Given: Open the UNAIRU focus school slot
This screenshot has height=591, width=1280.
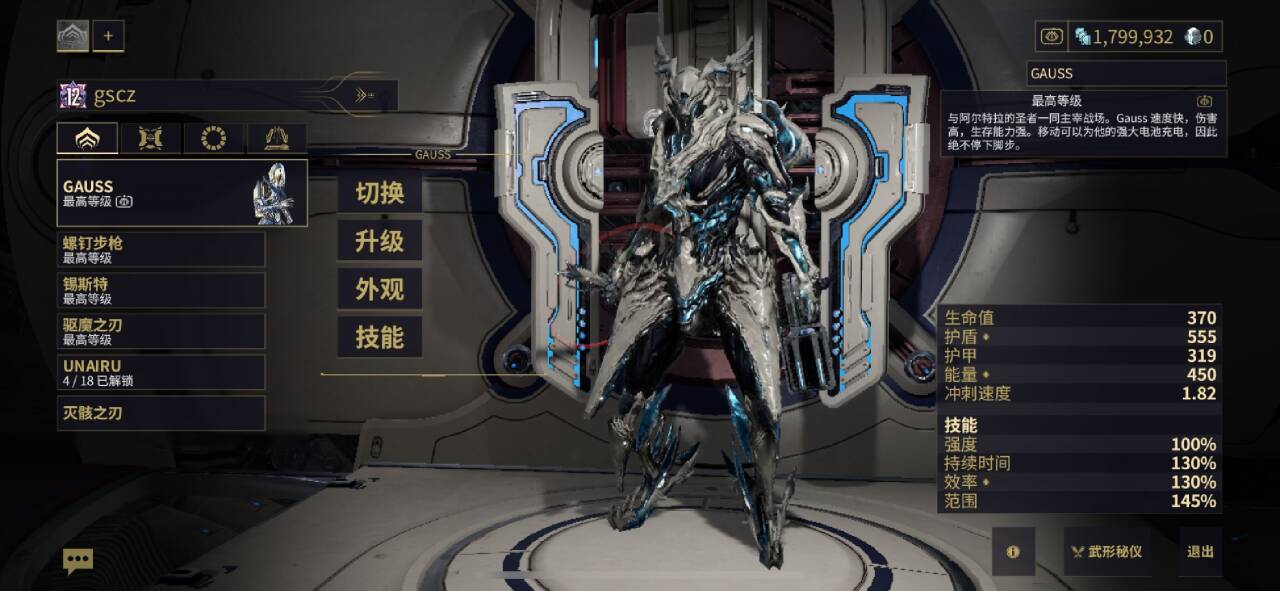Looking at the screenshot, I should click(161, 372).
